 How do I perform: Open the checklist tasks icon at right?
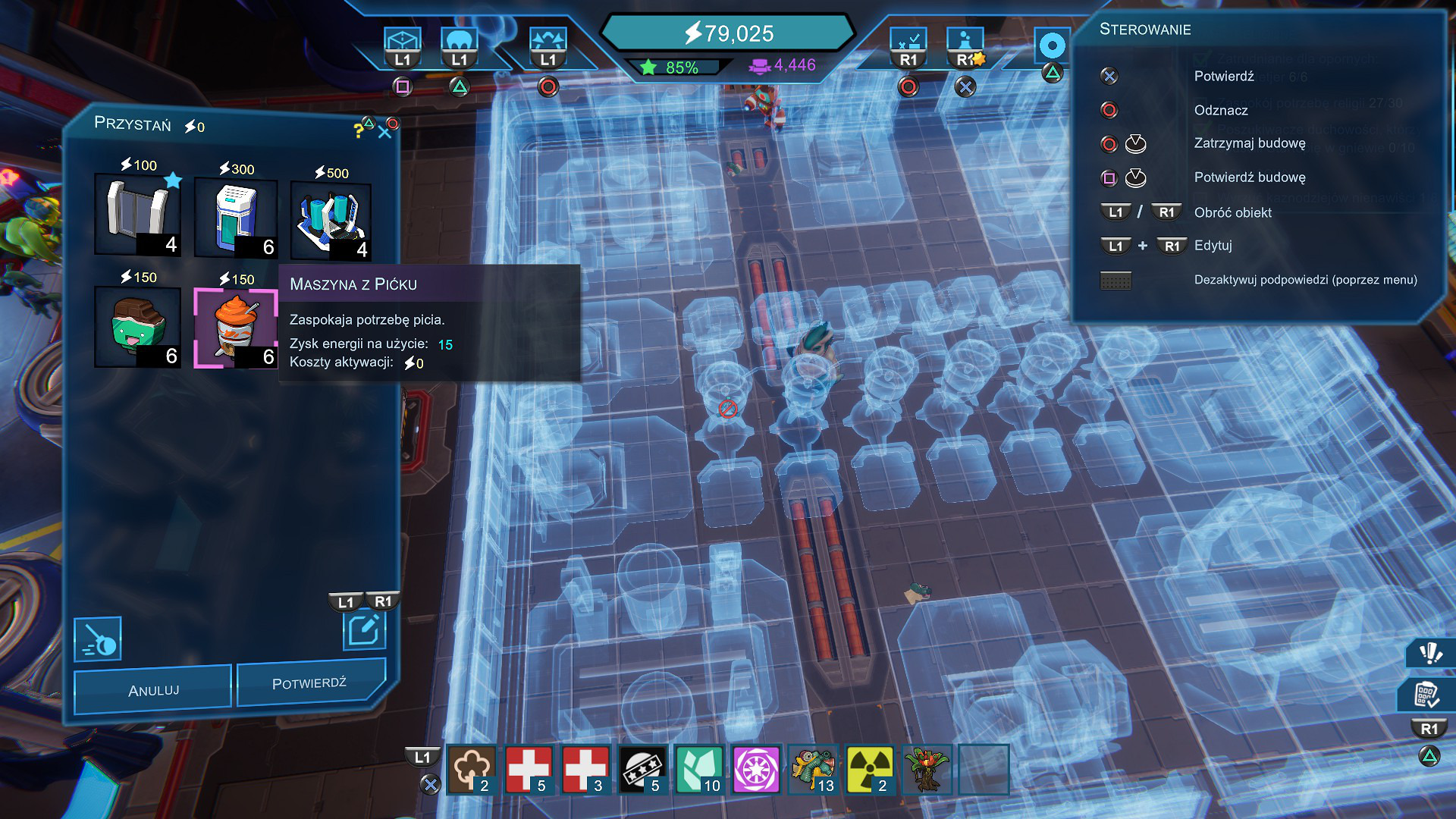(x=1426, y=695)
